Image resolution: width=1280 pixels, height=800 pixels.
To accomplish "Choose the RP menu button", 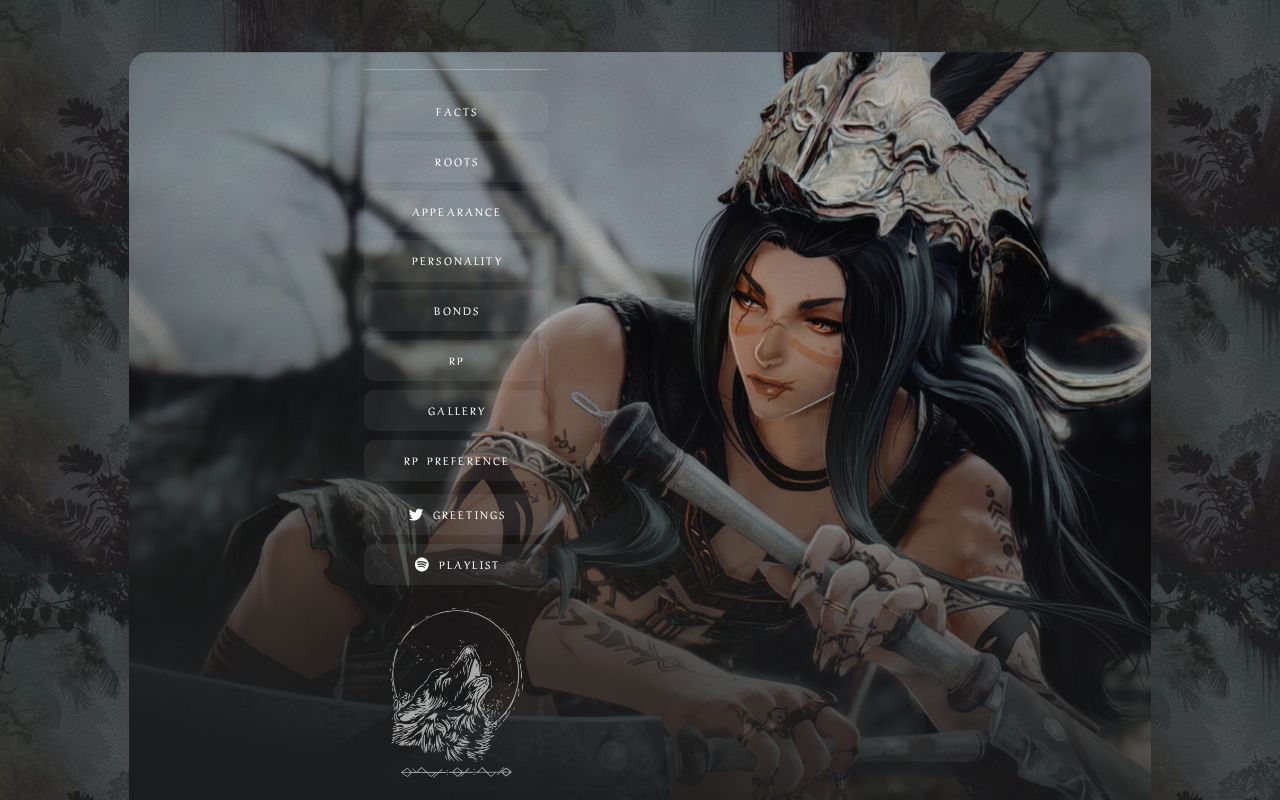I will click(456, 361).
